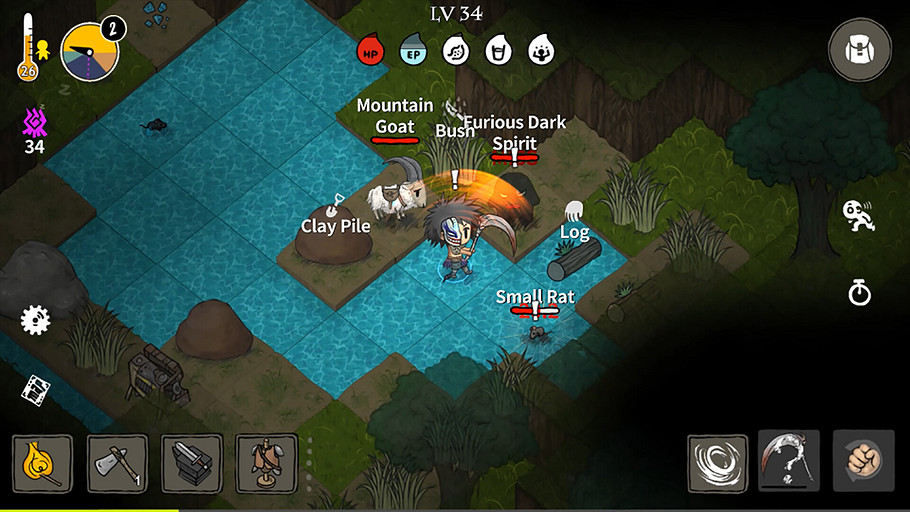910x512 pixels.
Task: Open the anvil and sword crafting slot
Action: pyautogui.click(x=192, y=463)
